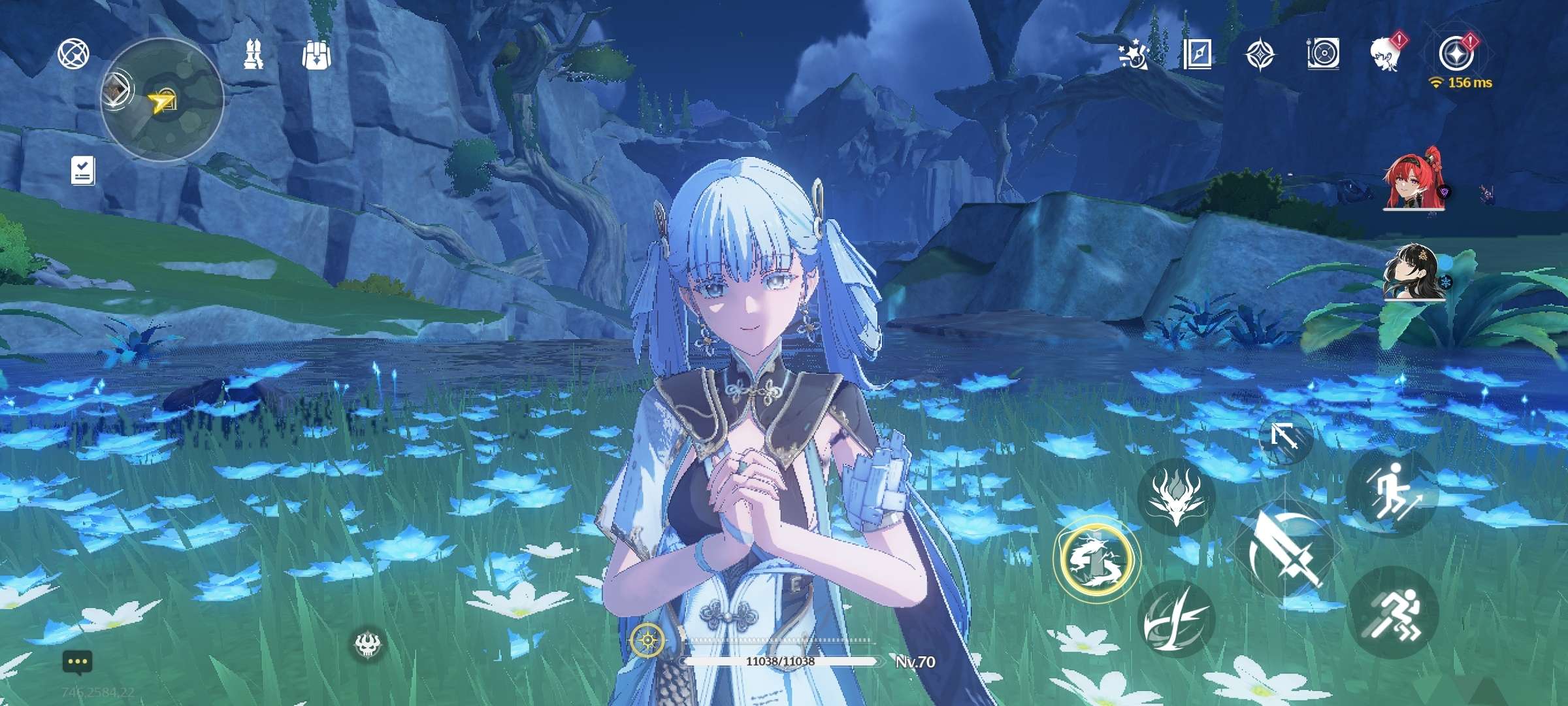1568x706 pixels.
Task: Open the four-pointed star convene icon
Action: click(1260, 54)
